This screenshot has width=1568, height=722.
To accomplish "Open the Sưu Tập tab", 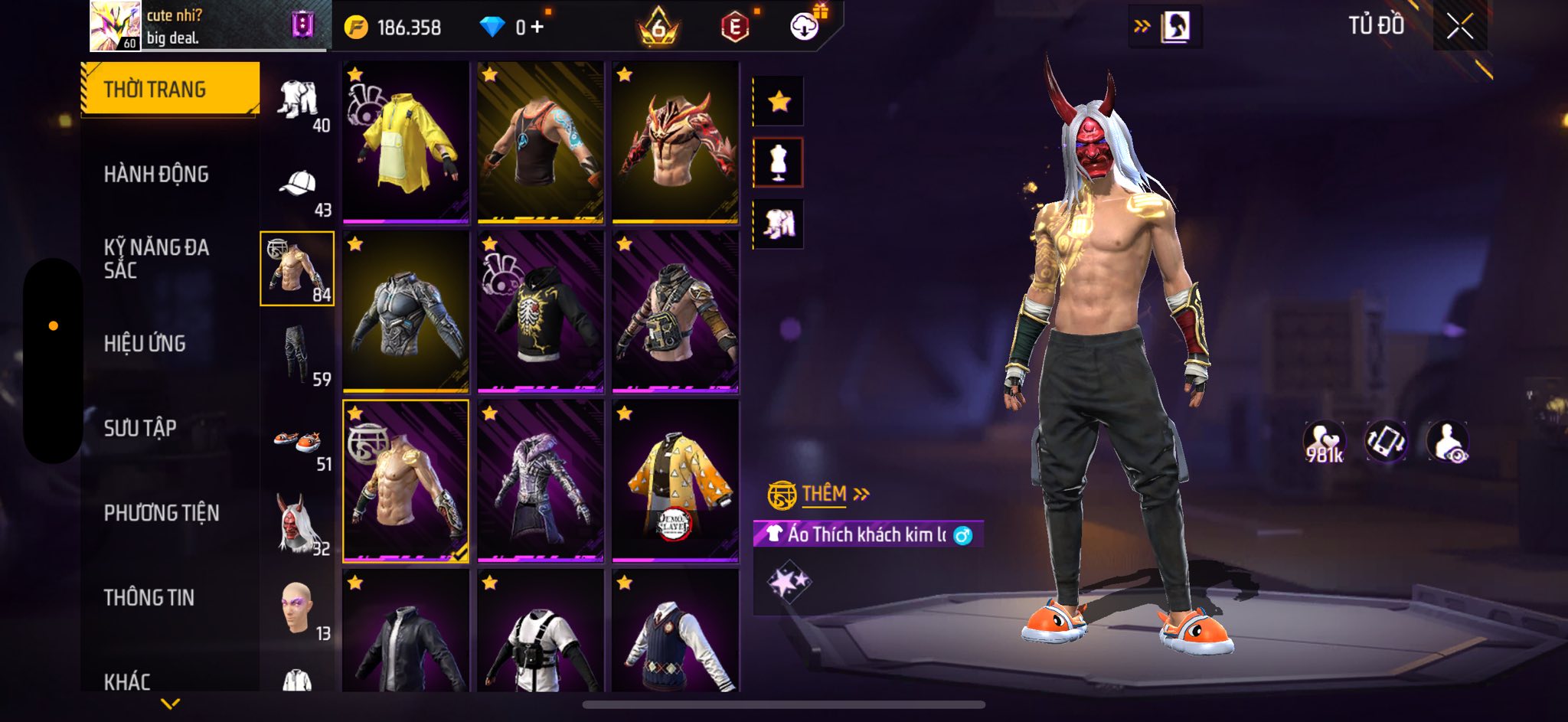I will 140,428.
